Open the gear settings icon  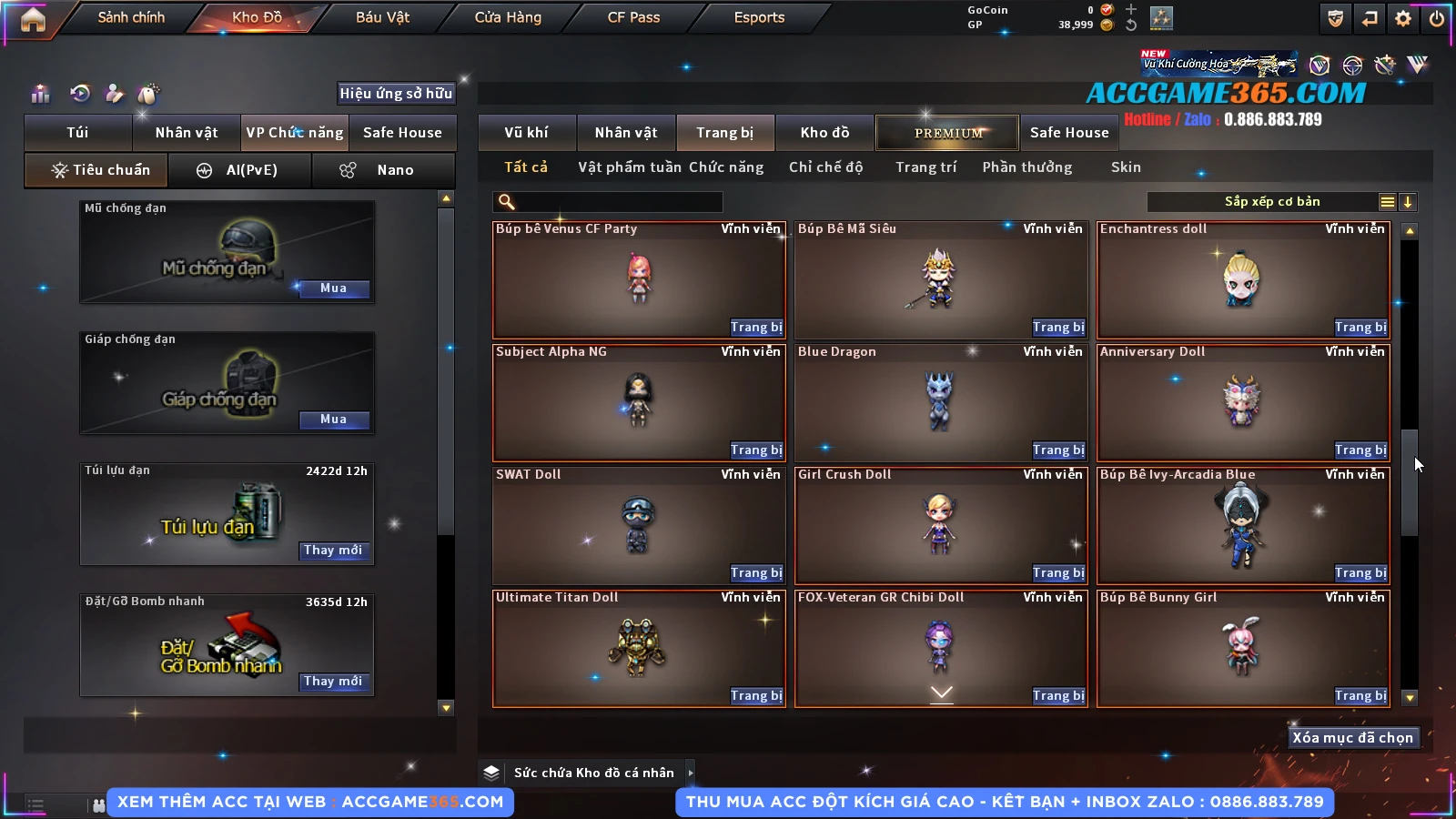point(1403,18)
